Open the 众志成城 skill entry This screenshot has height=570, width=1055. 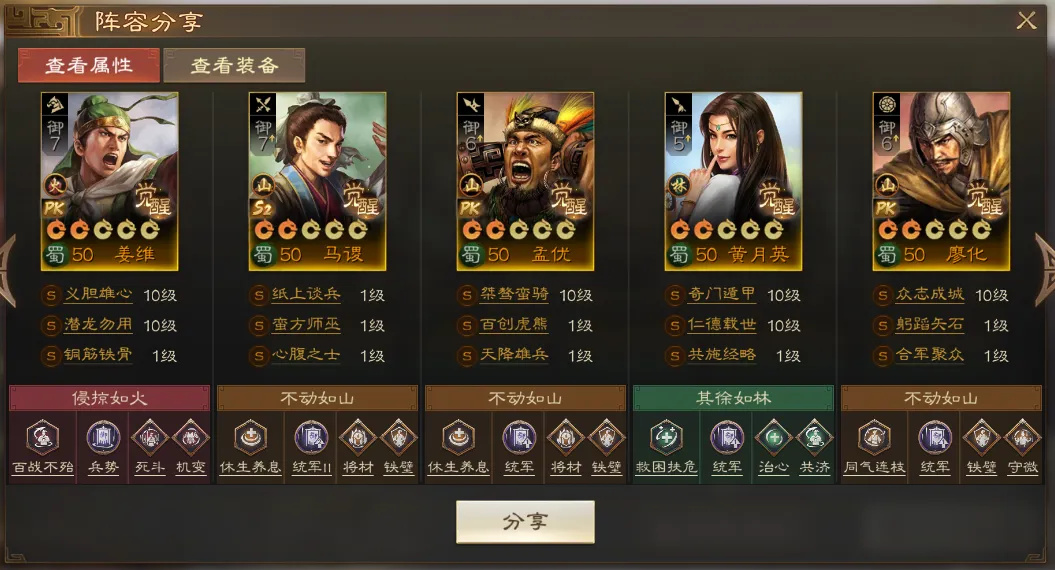click(930, 296)
